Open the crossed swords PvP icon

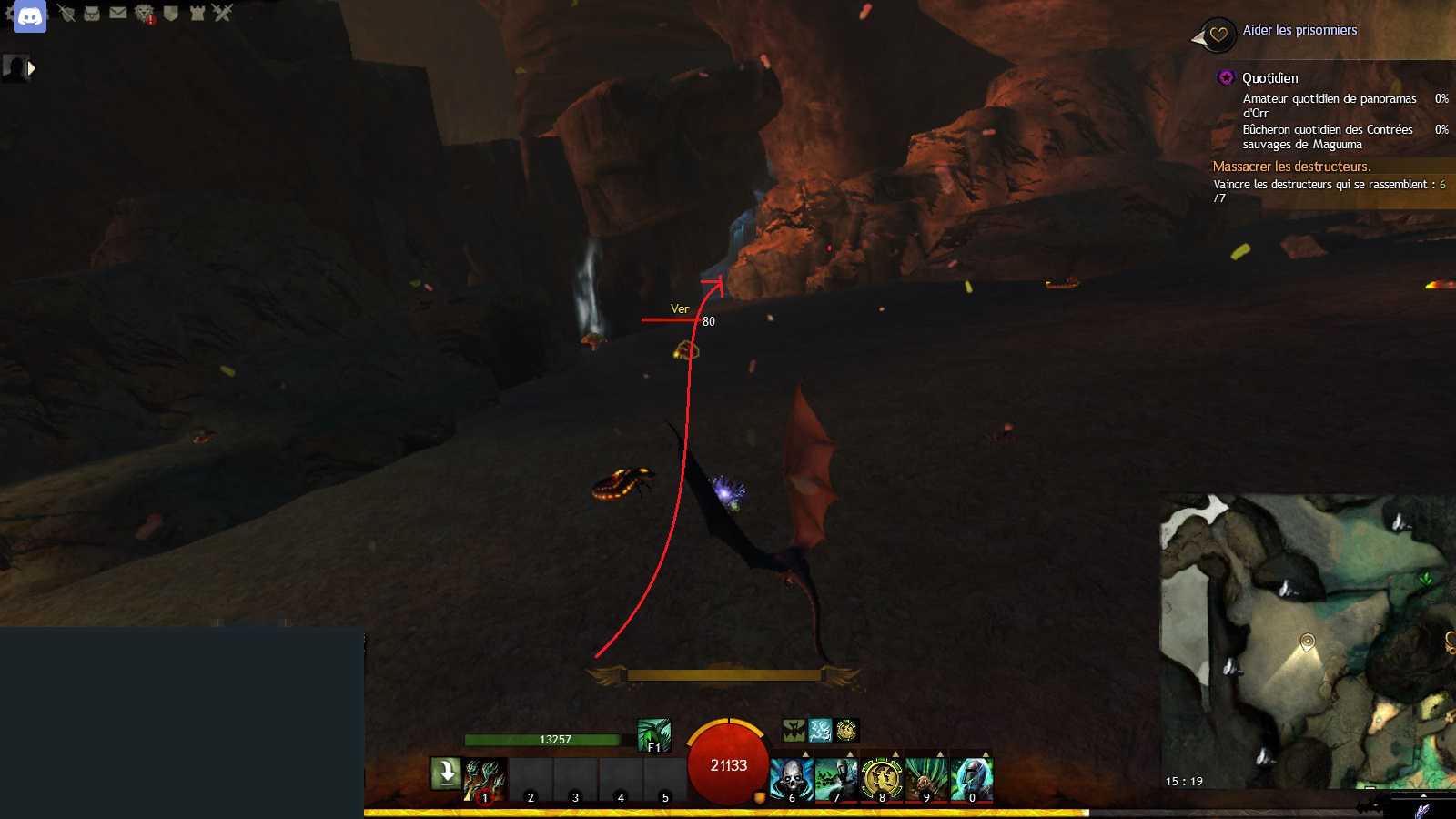223,12
